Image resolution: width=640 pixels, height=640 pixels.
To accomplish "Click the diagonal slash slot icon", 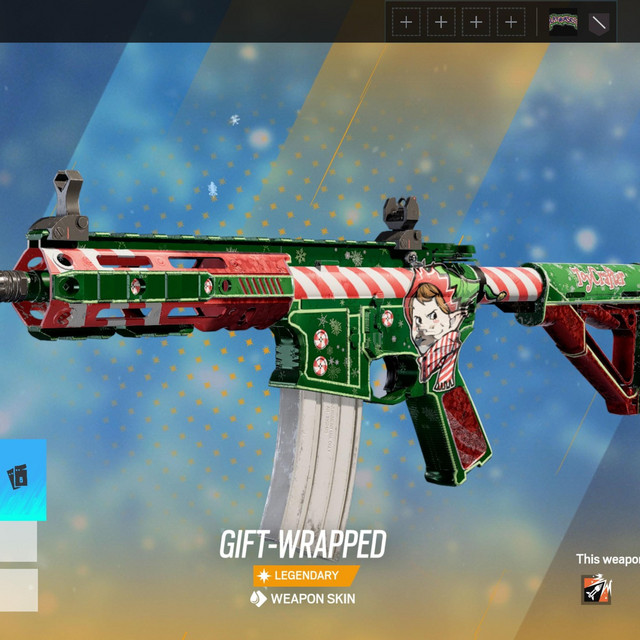I will [x=599, y=22].
